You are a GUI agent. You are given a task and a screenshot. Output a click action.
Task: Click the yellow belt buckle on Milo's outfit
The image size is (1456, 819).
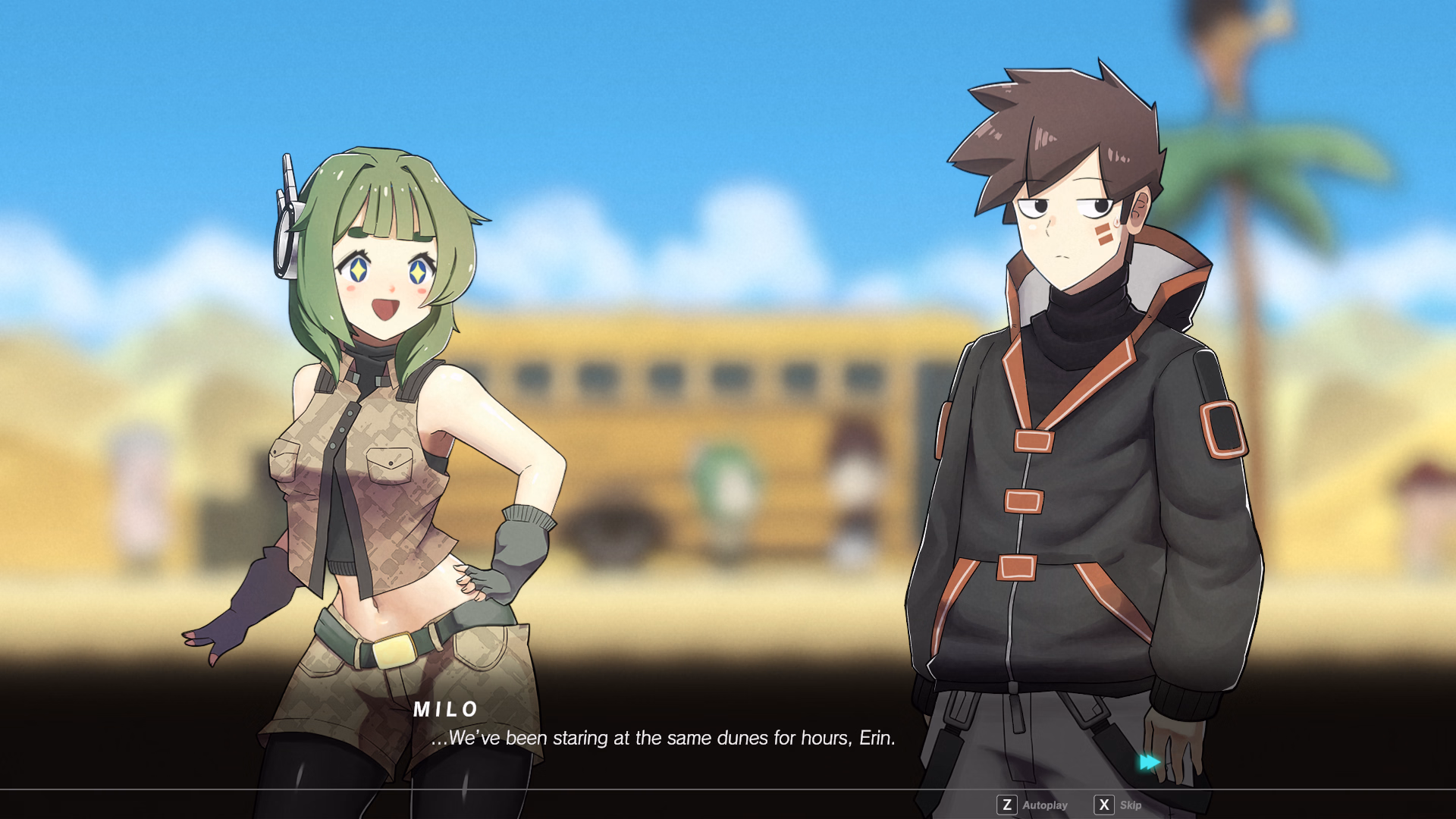[397, 651]
